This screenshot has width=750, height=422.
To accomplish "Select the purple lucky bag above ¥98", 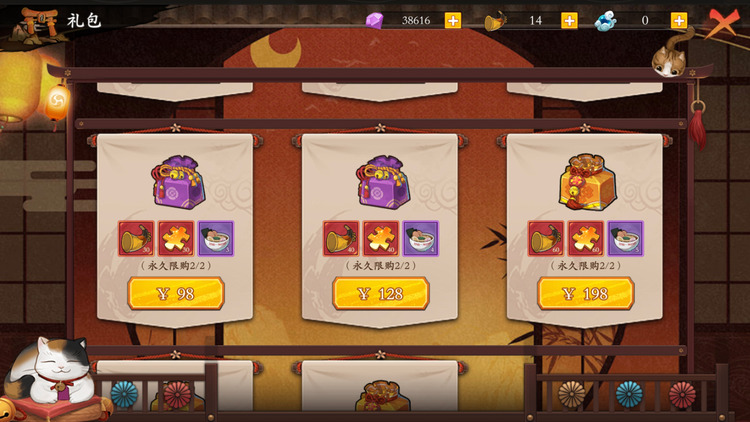I will click(176, 181).
